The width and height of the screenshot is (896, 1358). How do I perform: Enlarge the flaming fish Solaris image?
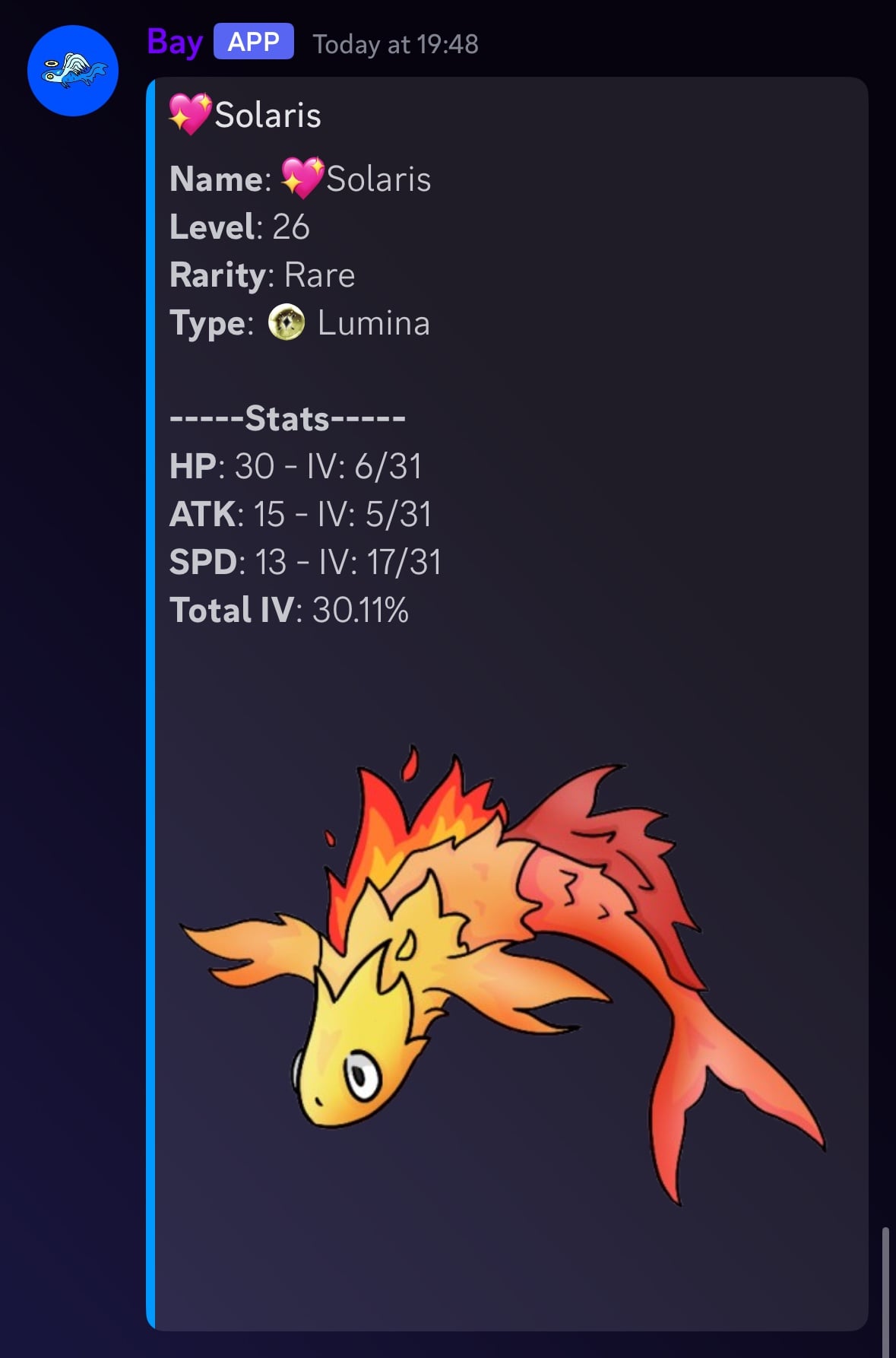coord(502,973)
